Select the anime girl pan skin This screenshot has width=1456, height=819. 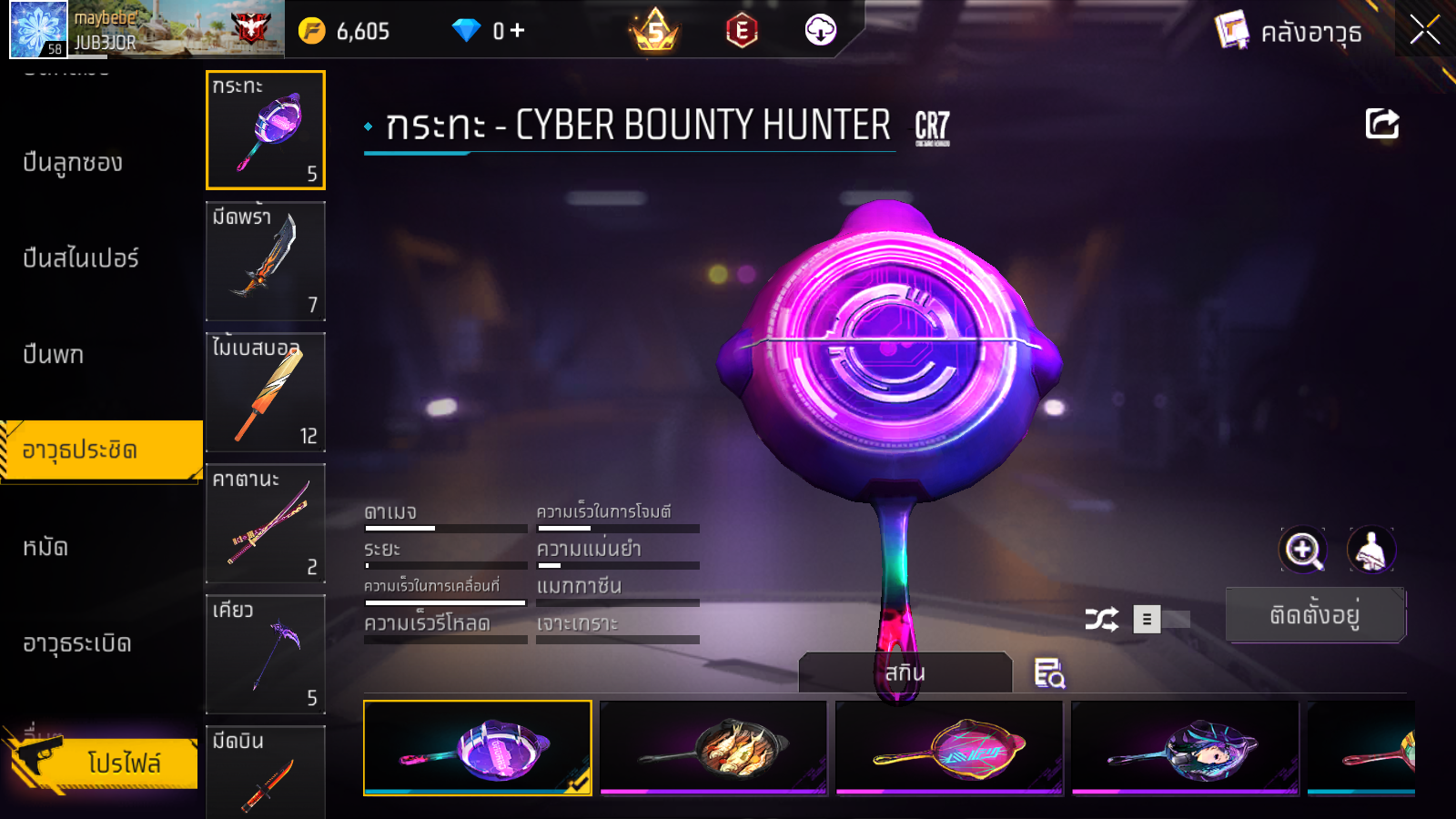1185,748
